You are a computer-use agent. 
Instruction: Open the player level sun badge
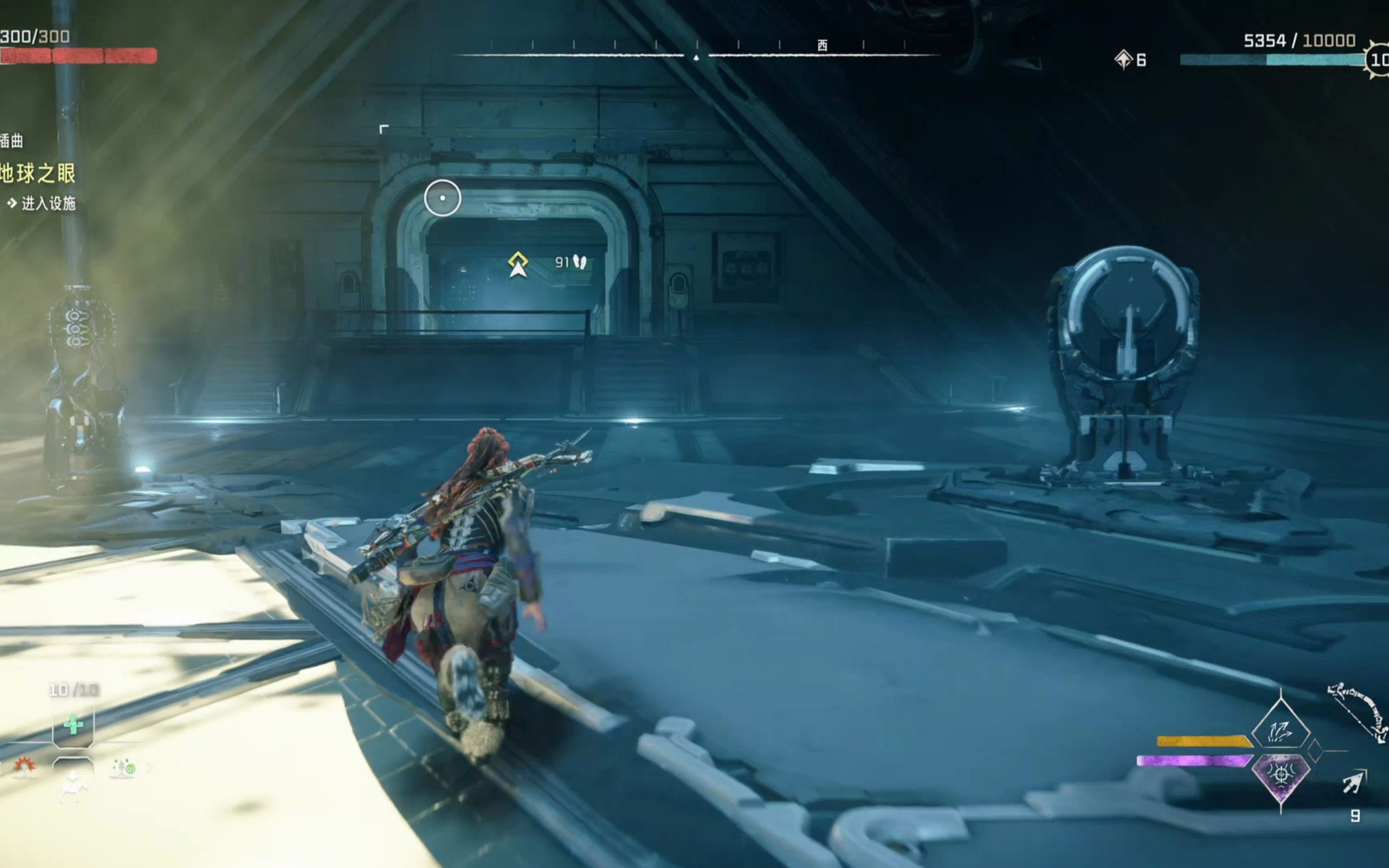pos(1378,60)
